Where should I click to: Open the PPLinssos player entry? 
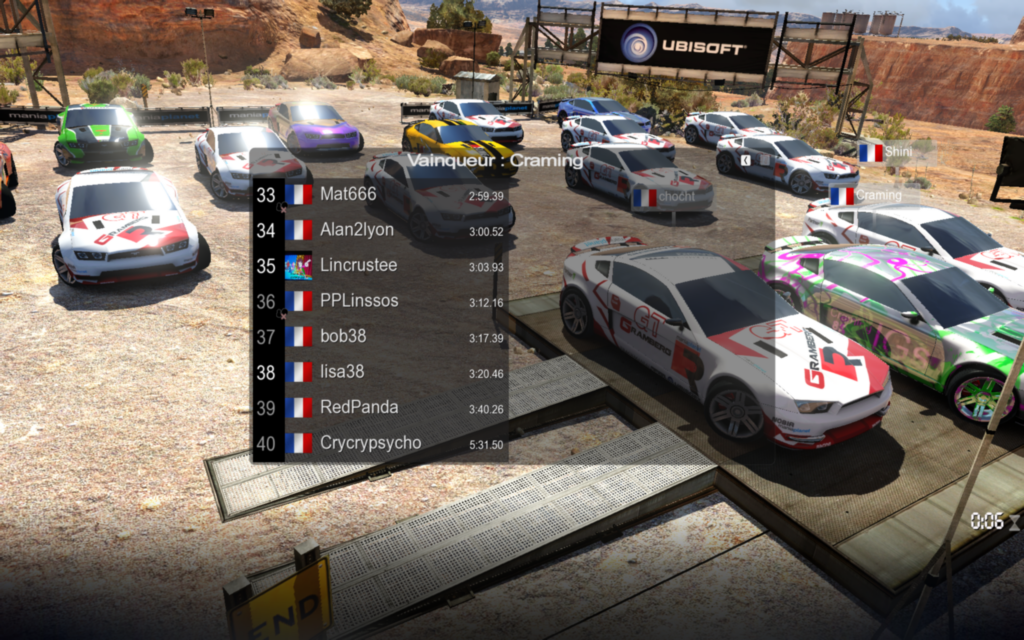[380, 301]
